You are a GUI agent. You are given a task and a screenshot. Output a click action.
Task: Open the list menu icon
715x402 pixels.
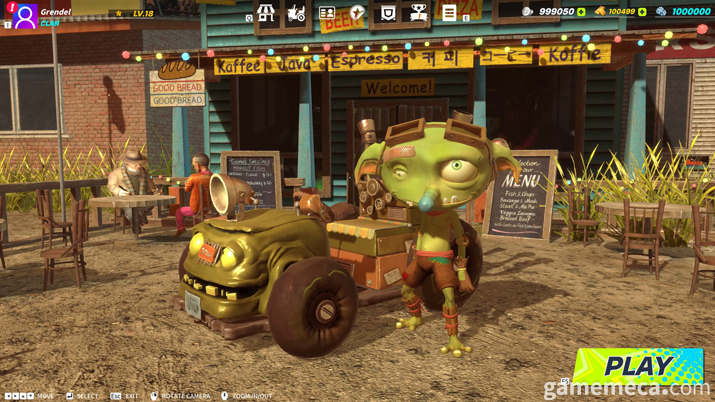[x=449, y=14]
